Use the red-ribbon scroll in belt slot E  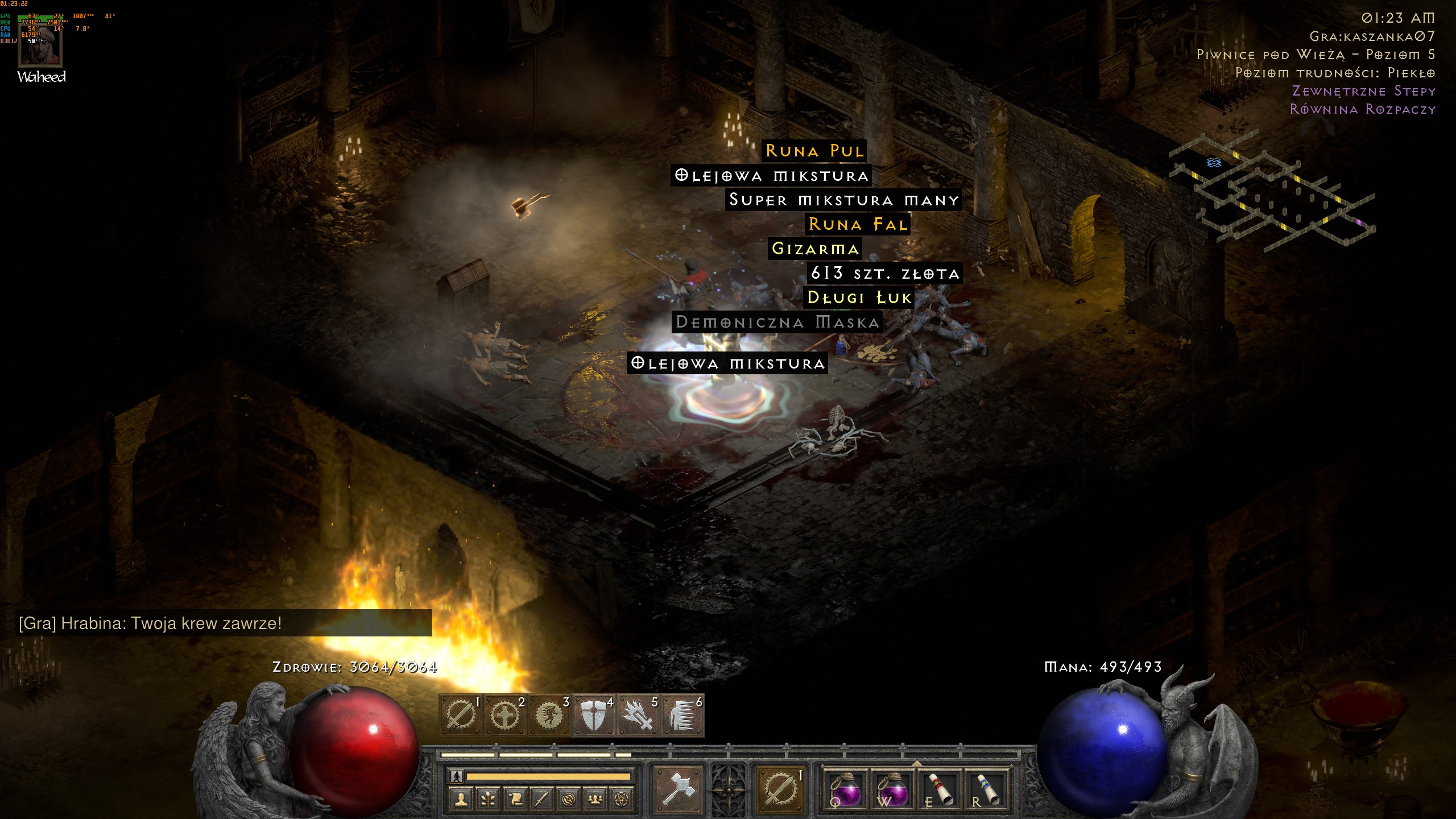[938, 788]
